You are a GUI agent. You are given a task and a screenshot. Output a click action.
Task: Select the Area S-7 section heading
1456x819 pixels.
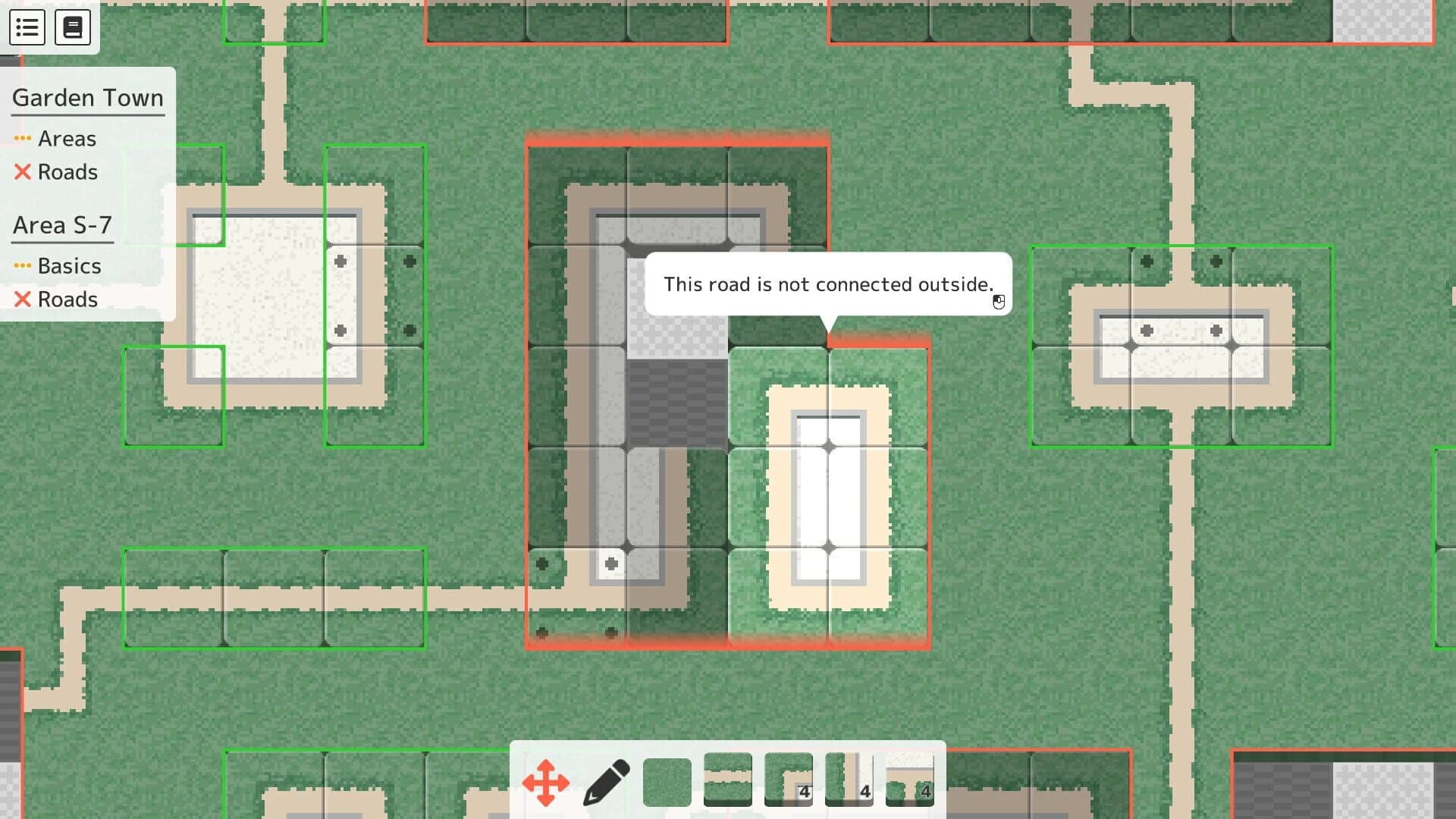click(x=61, y=224)
